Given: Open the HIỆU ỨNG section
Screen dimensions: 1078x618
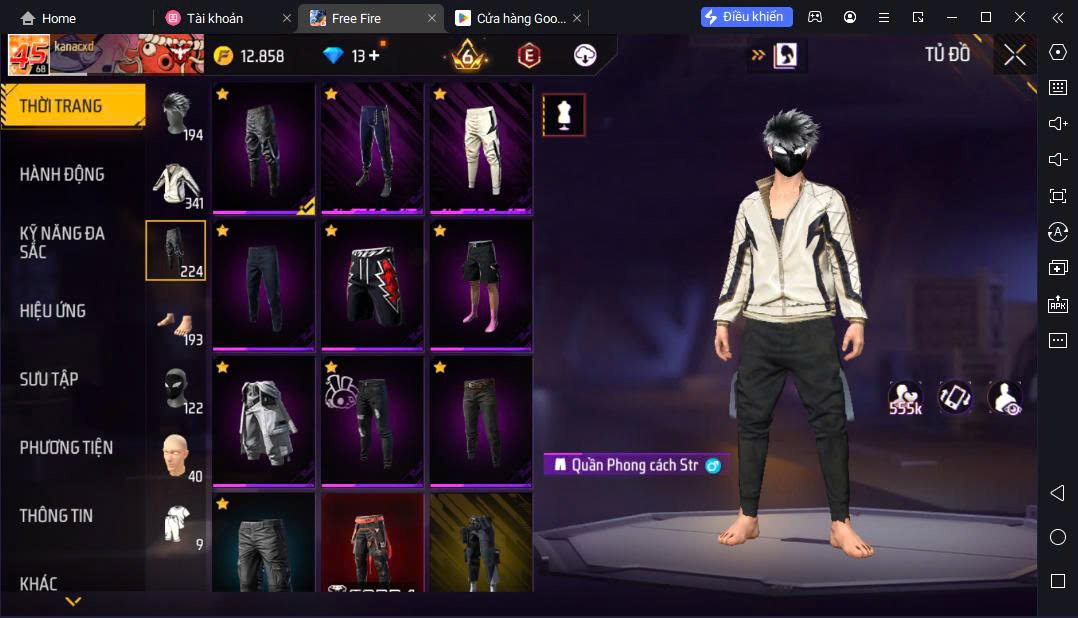Looking at the screenshot, I should 53,311.
